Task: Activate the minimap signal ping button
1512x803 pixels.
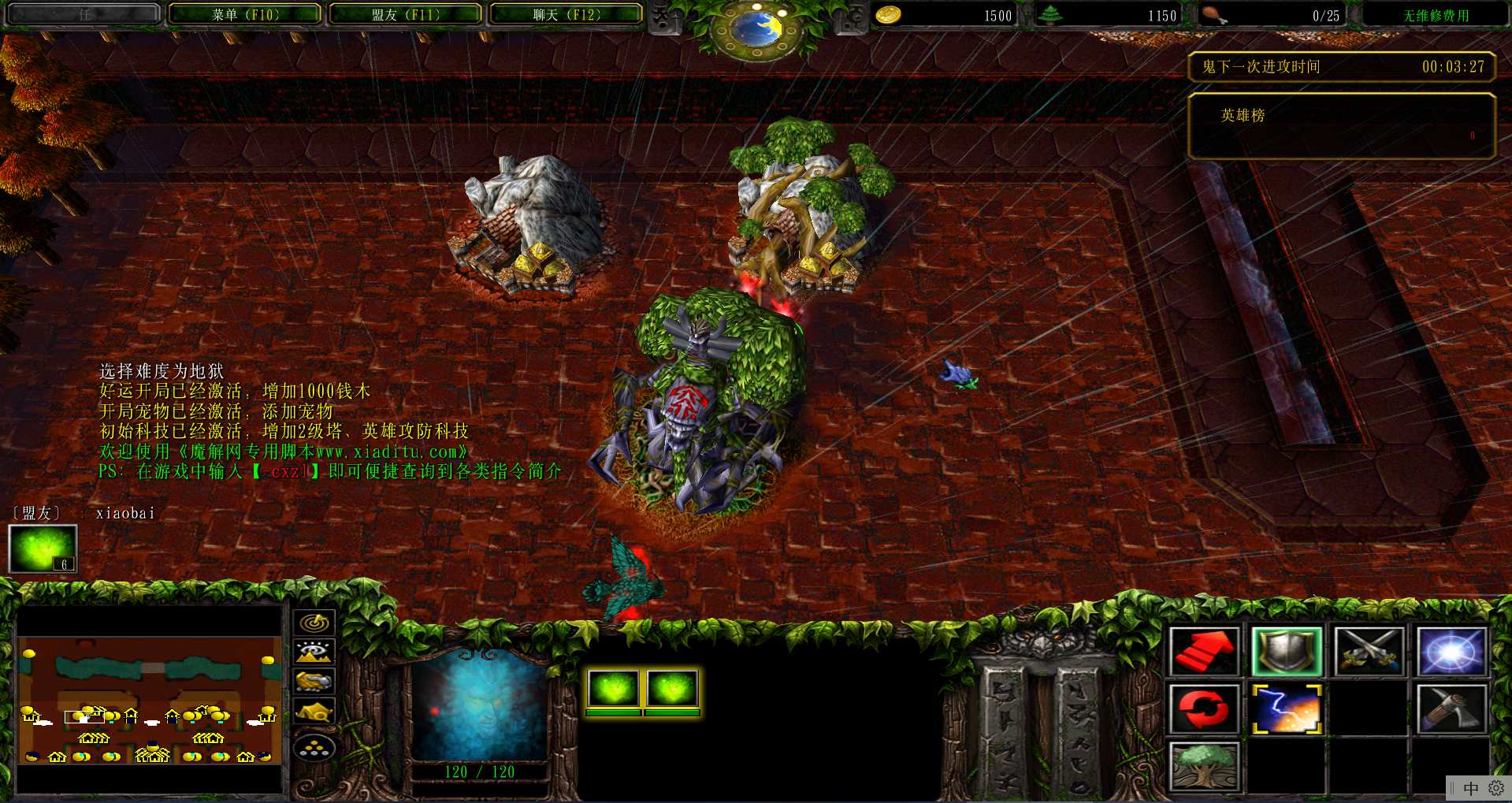Action: point(314,623)
